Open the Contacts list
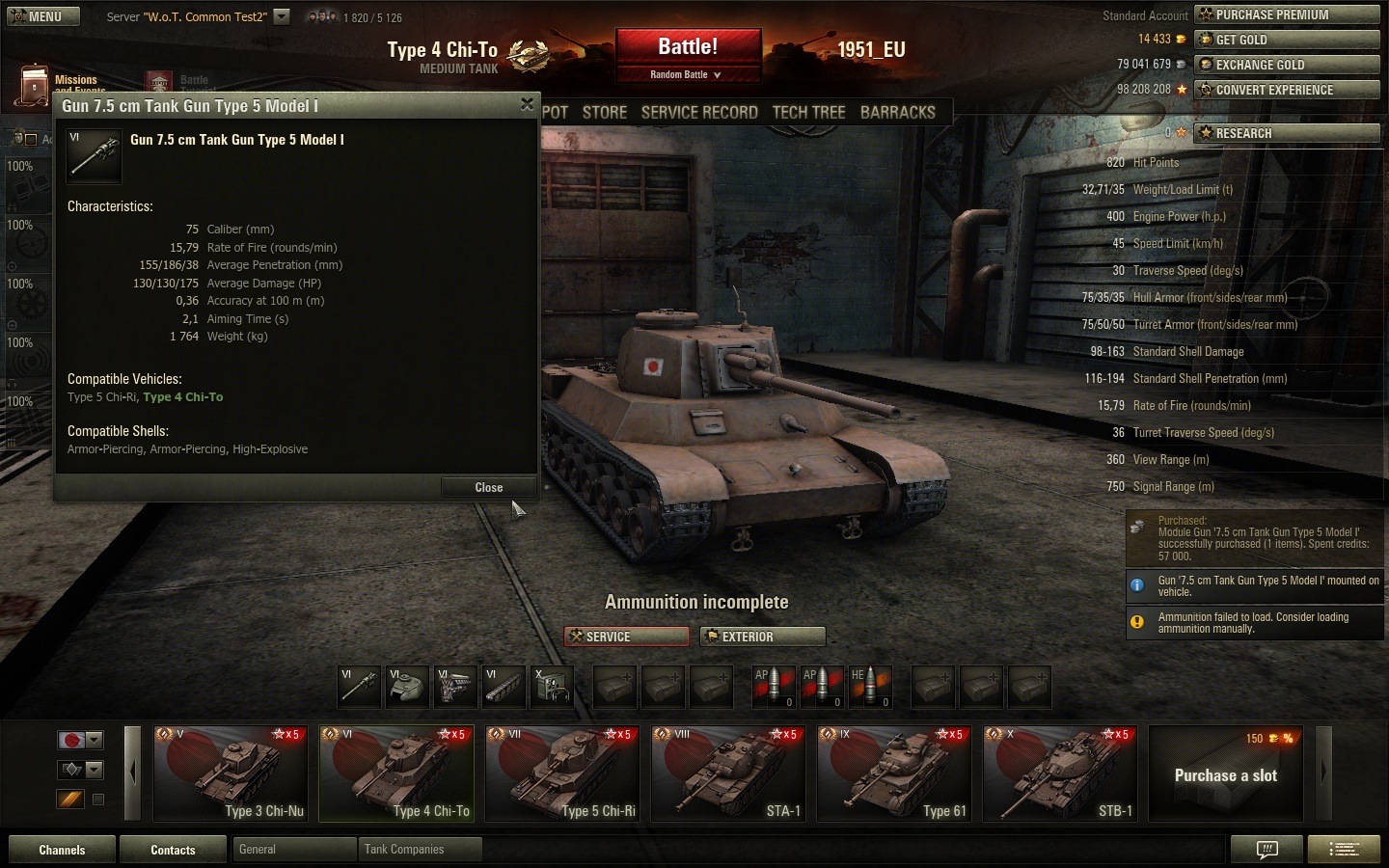The height and width of the screenshot is (868, 1389). pos(173,850)
